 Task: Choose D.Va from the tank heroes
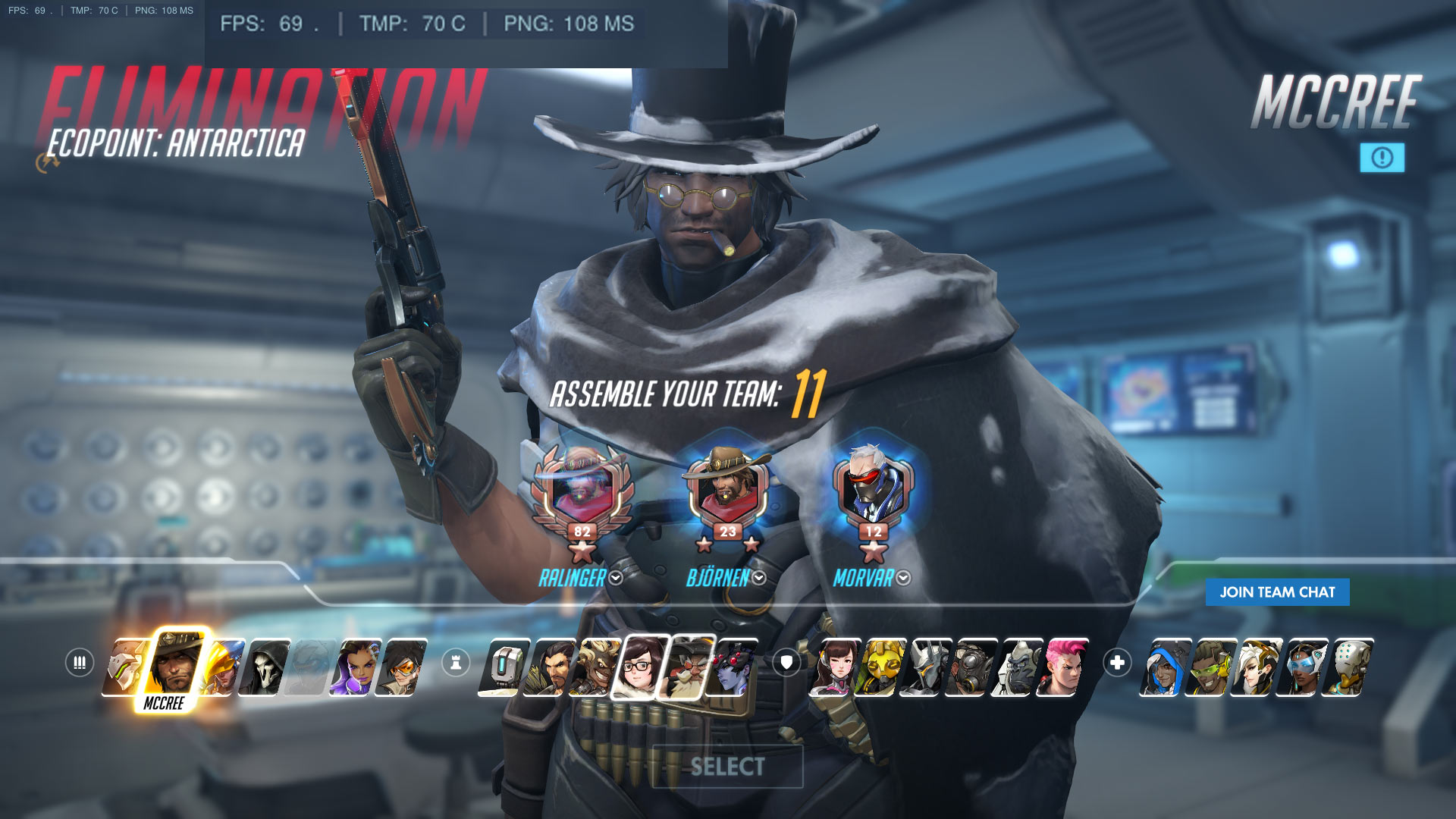tap(833, 667)
